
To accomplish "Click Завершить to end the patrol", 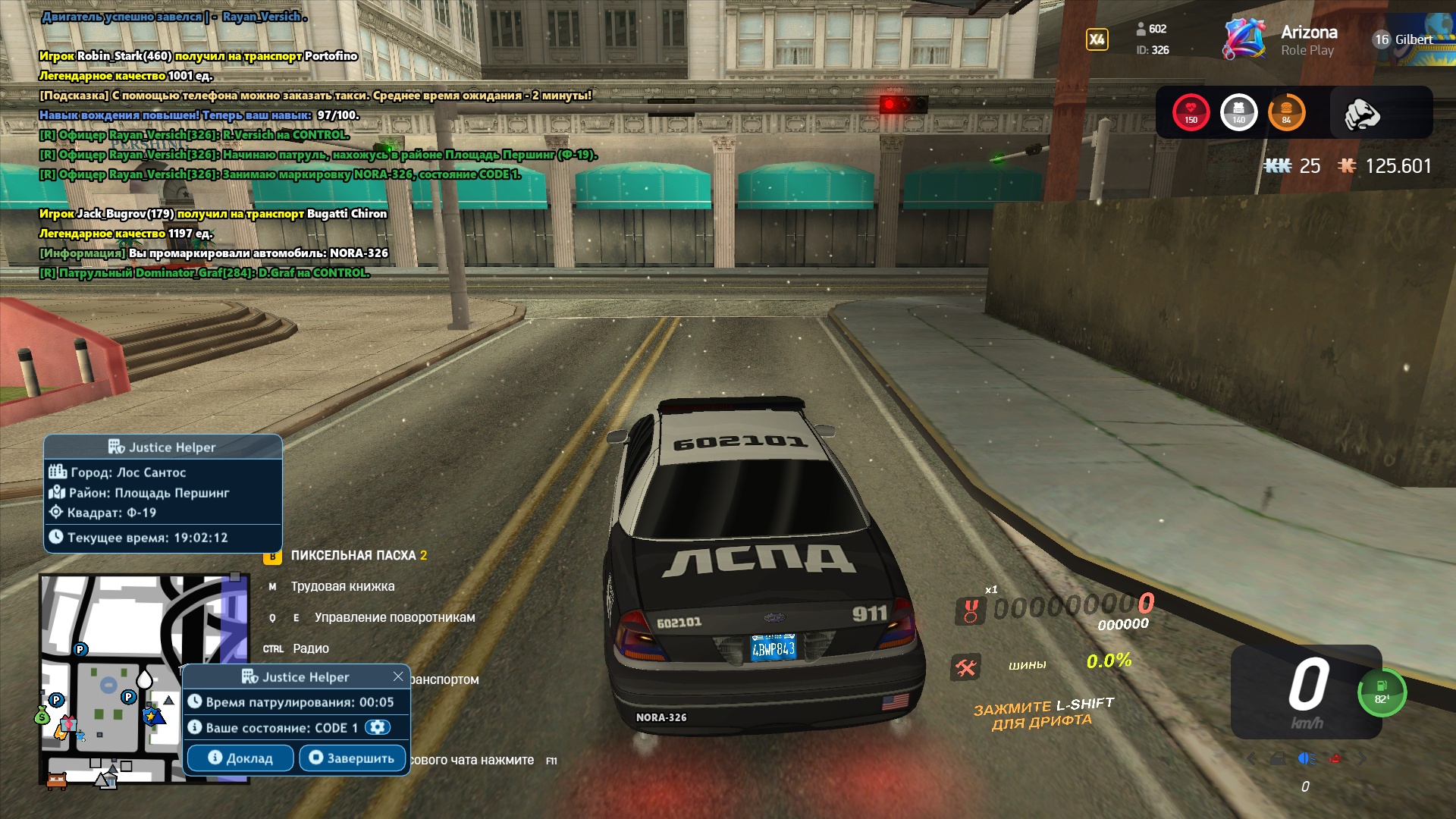I will coord(352,758).
